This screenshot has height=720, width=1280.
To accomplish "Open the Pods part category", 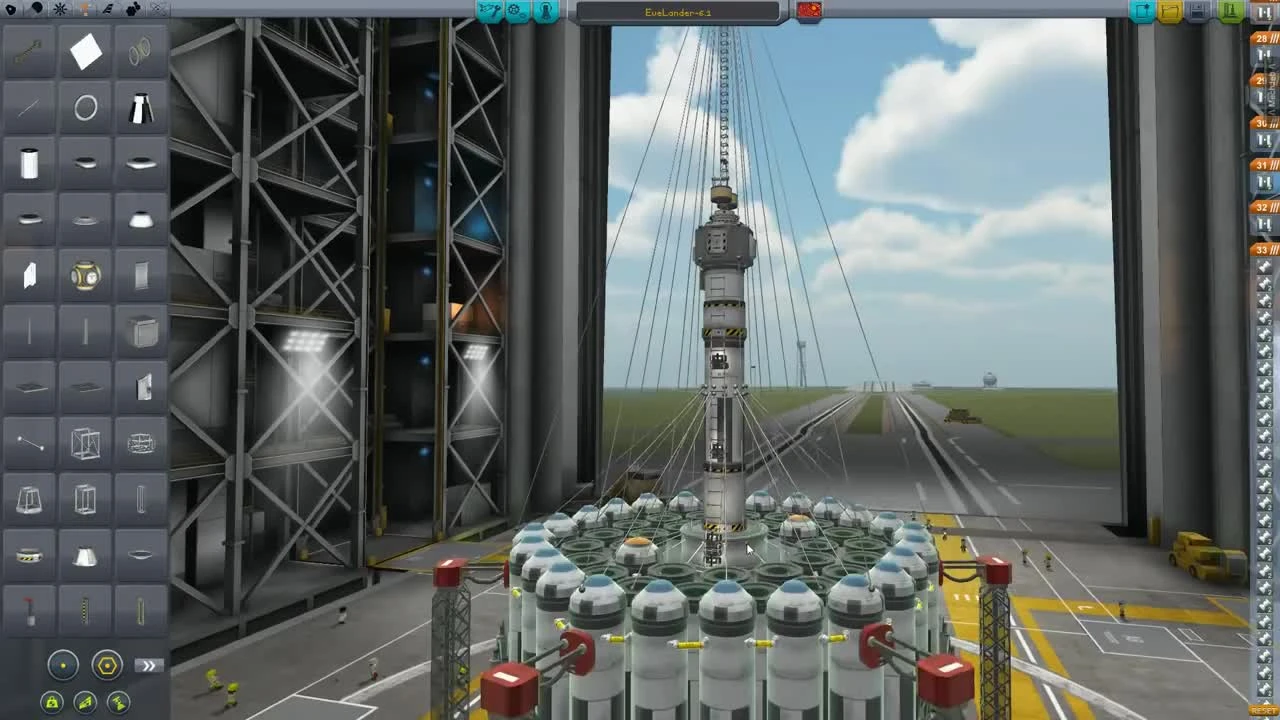I will coord(12,10).
